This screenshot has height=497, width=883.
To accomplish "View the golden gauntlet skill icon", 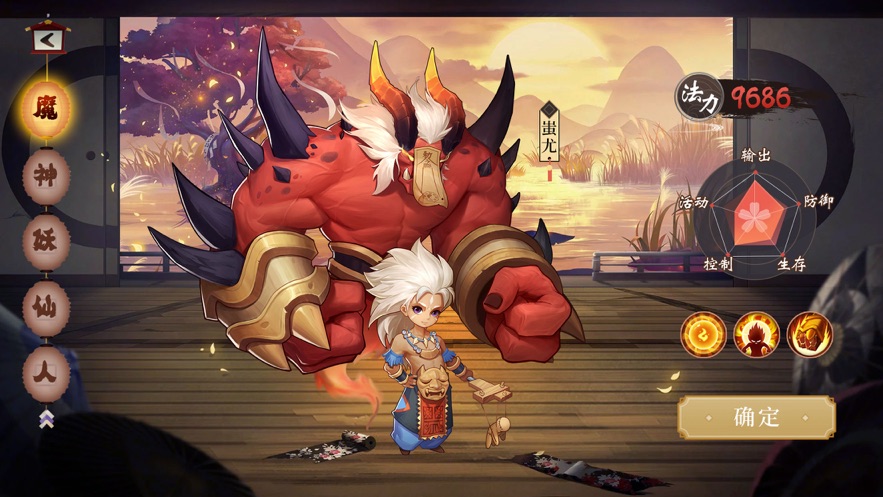I will pyautogui.click(x=809, y=335).
